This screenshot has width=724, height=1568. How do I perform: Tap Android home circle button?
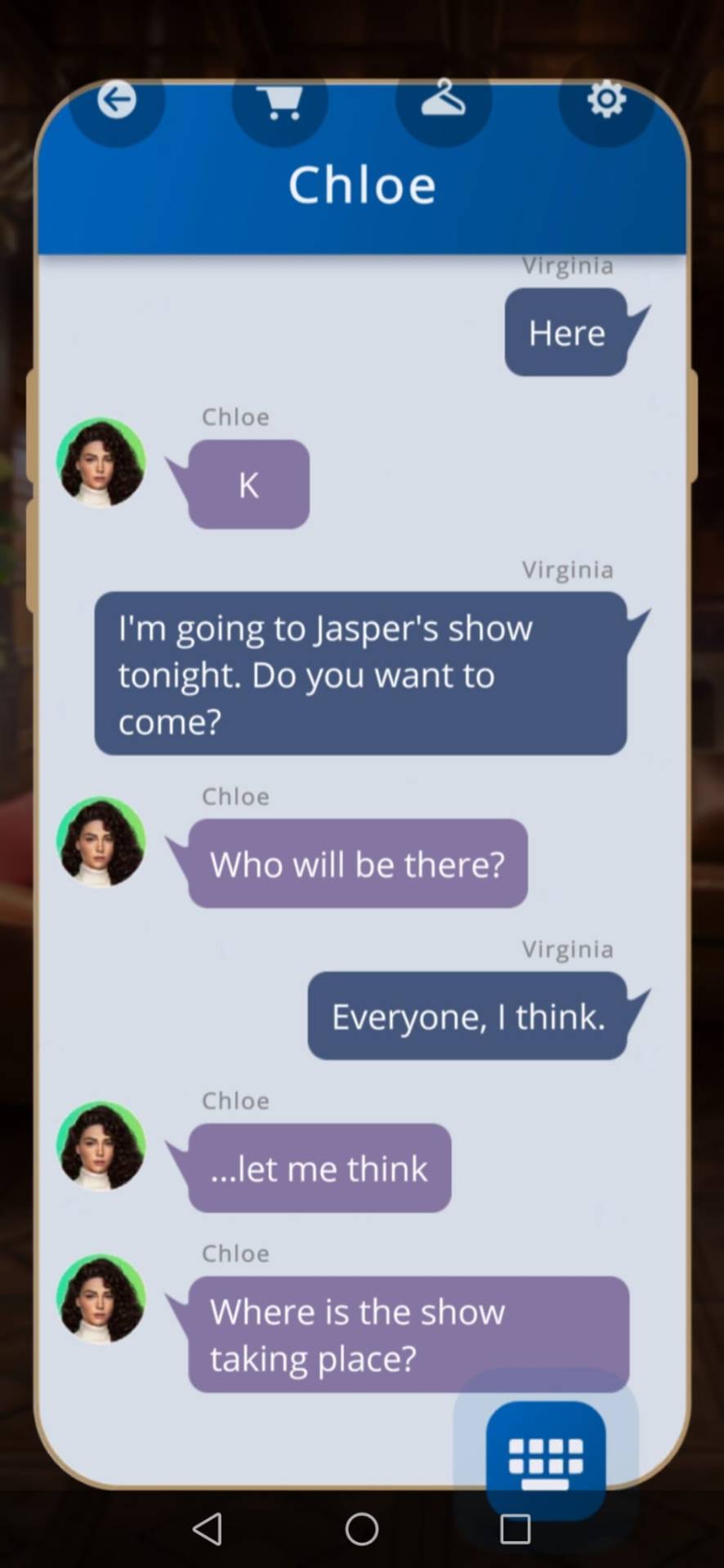361,1529
